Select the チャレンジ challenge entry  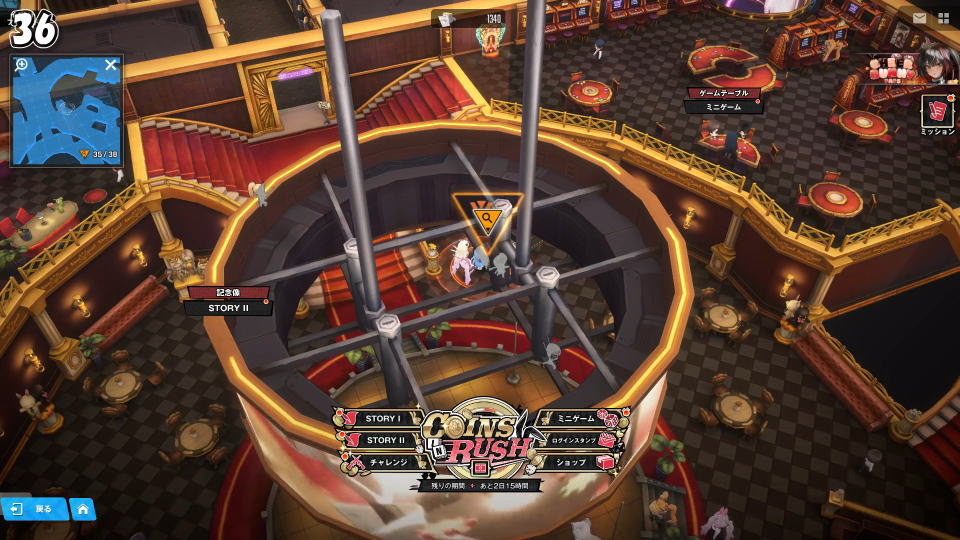pos(383,462)
